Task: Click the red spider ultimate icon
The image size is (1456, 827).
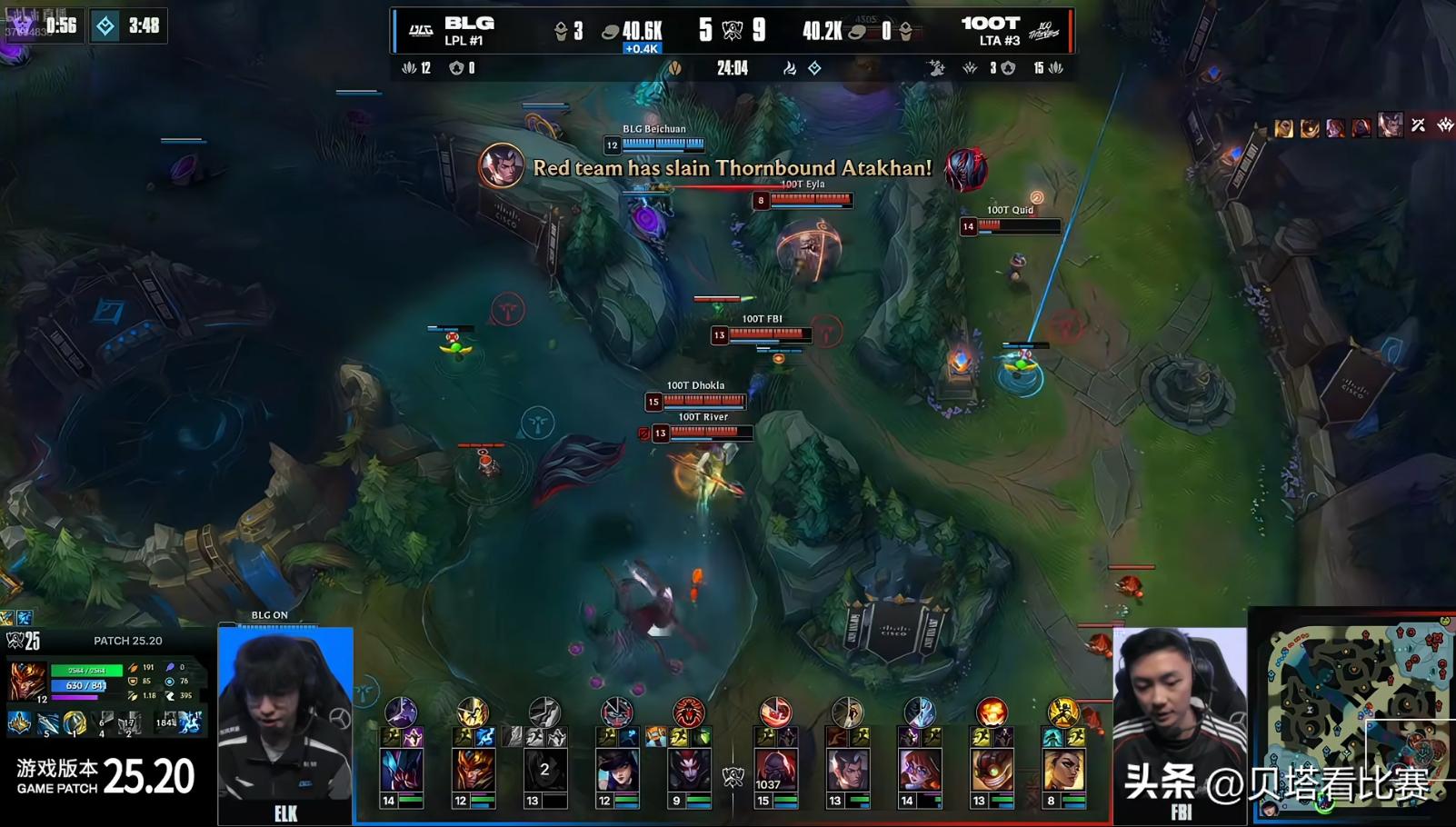Action: coord(689,712)
